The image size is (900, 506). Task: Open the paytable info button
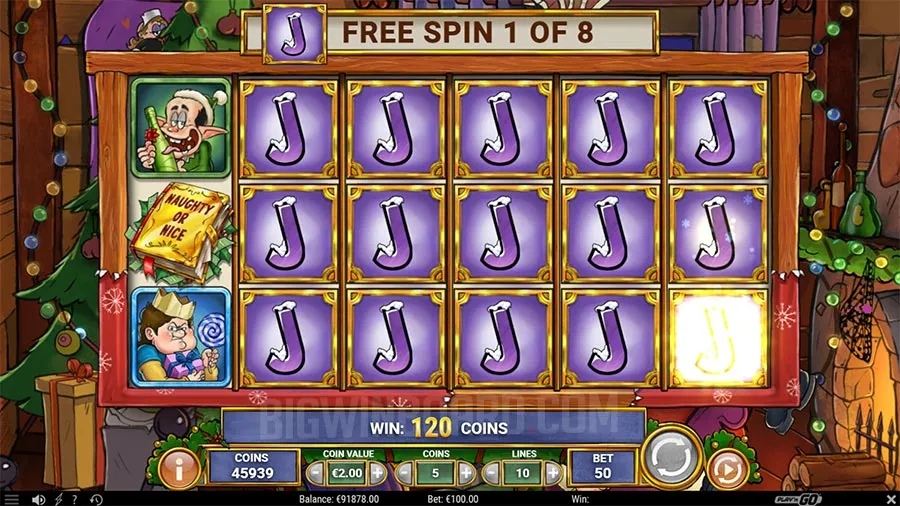click(181, 467)
